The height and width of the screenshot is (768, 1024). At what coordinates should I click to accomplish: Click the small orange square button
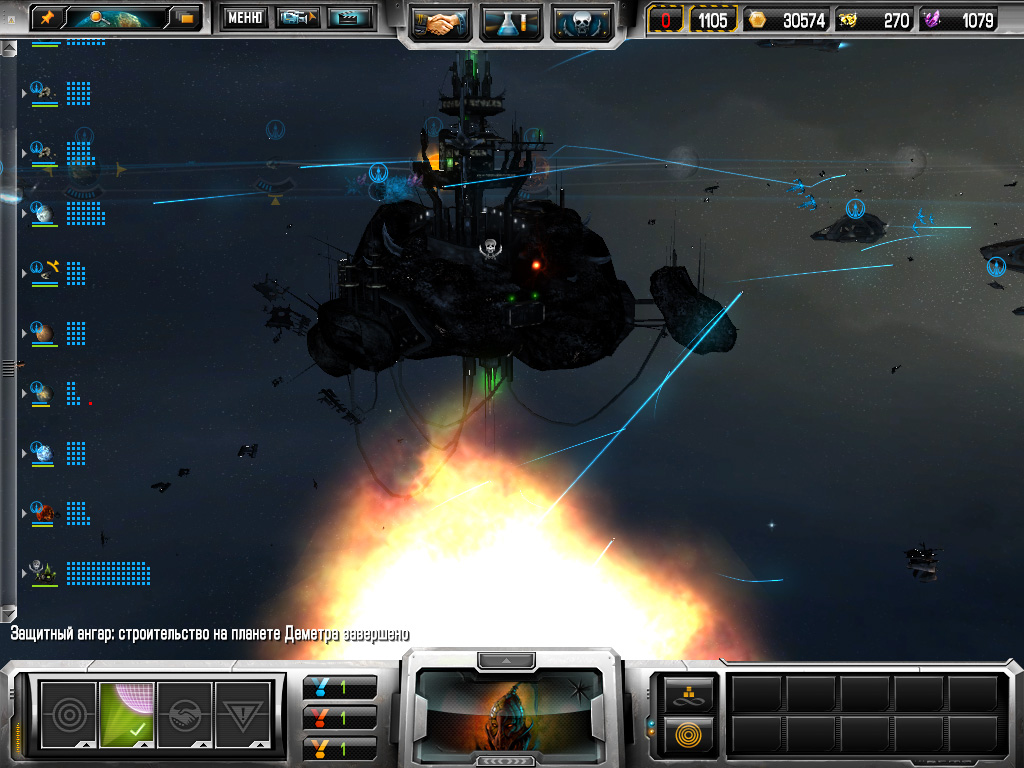coord(186,17)
